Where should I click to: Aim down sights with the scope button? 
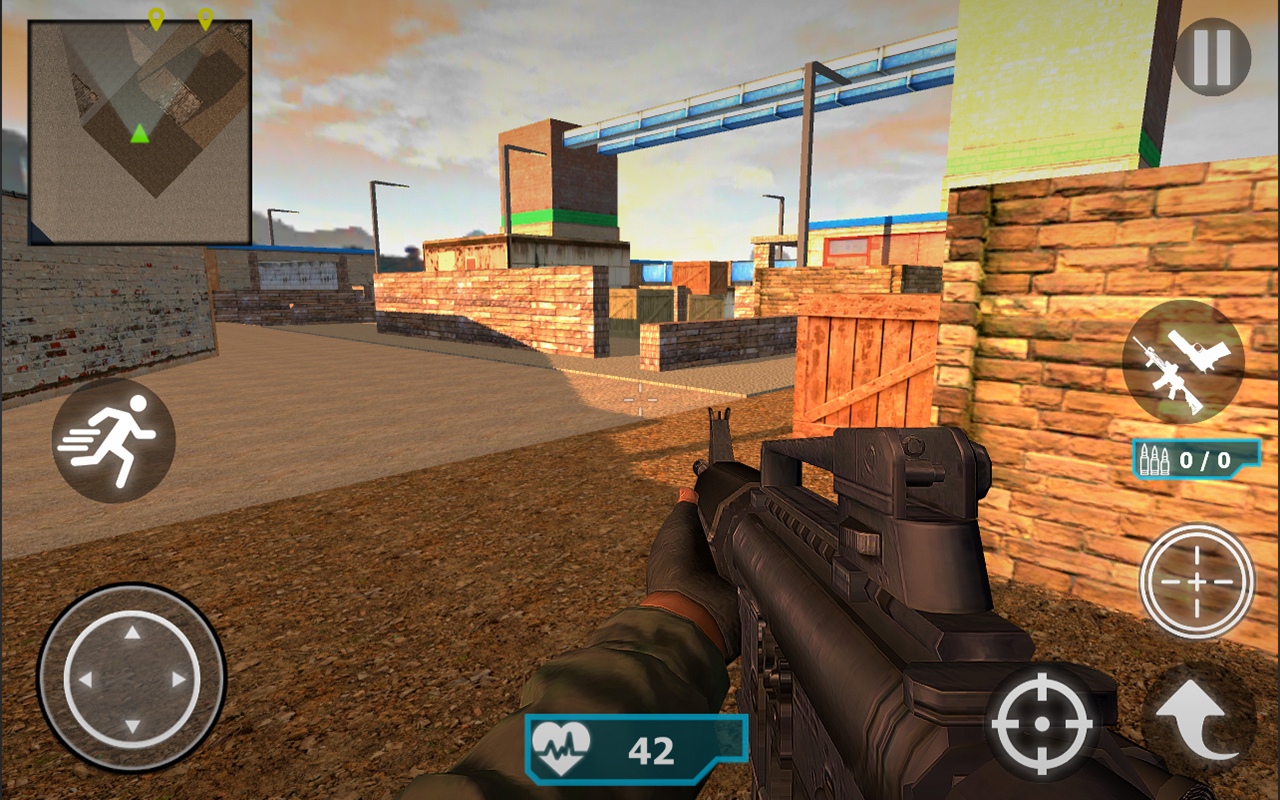(x=1197, y=581)
